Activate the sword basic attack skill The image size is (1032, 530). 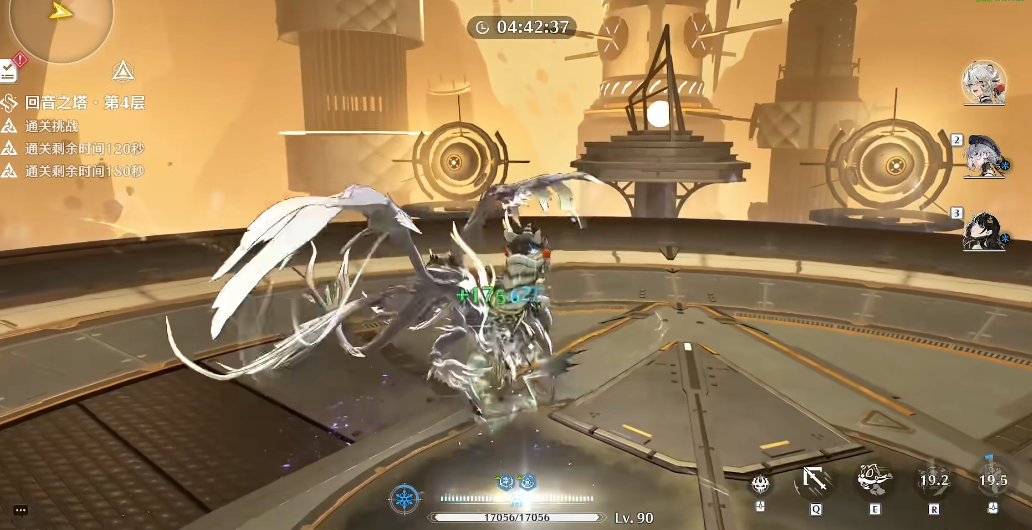[815, 481]
